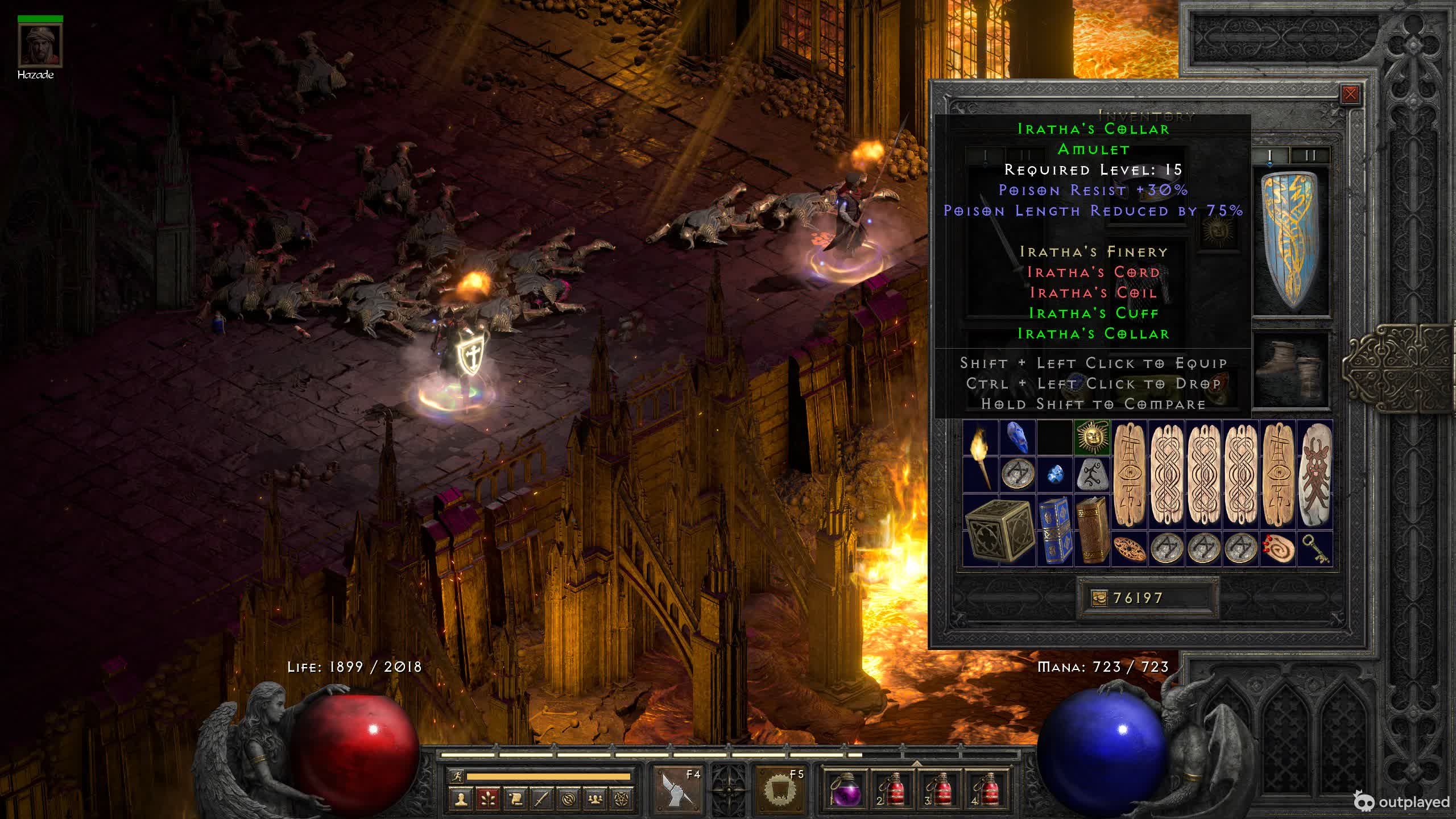Click the gold coin button
The width and height of the screenshot is (1456, 819).
1099,598
